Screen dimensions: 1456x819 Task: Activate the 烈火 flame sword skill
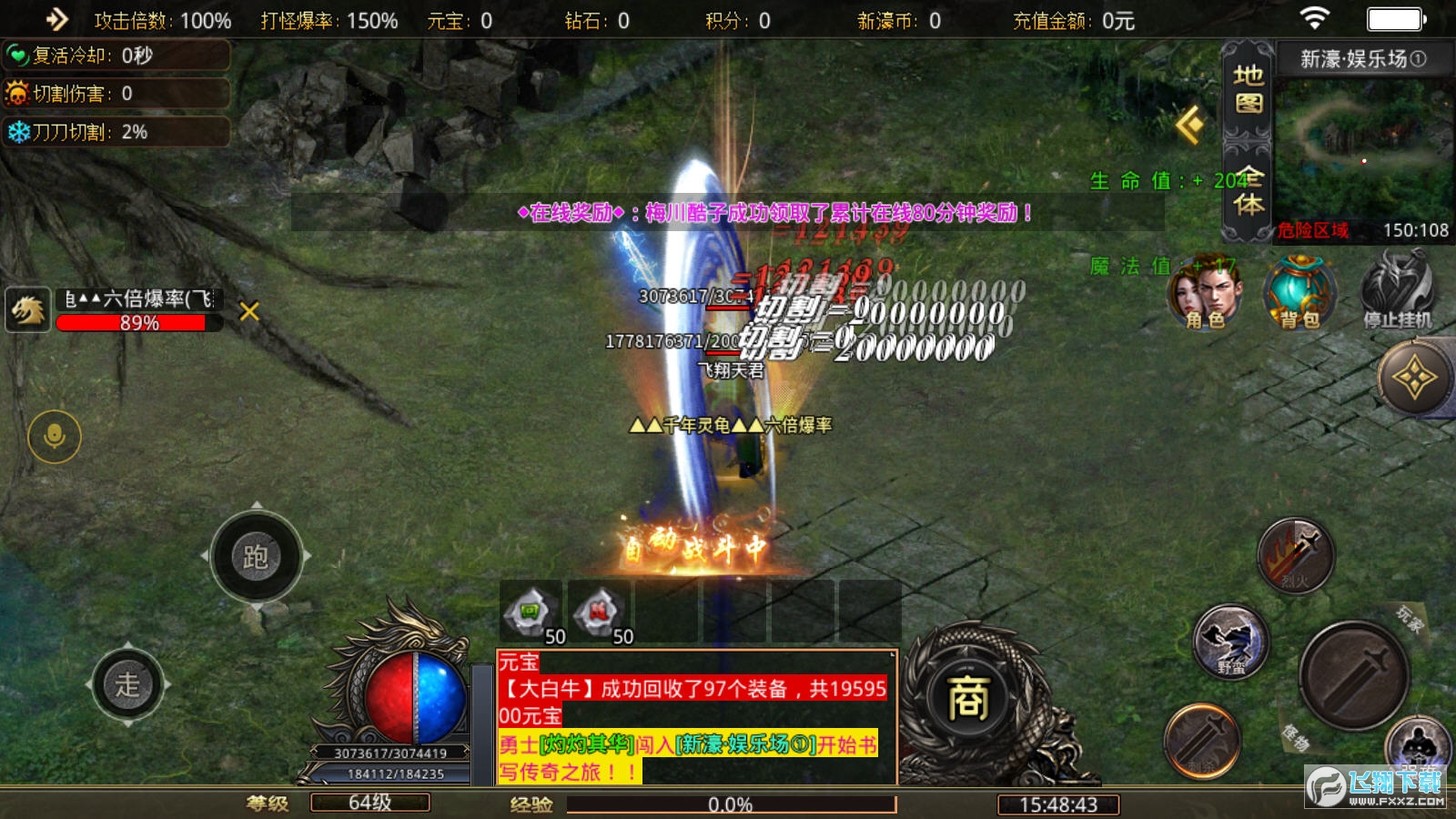[x=1295, y=555]
